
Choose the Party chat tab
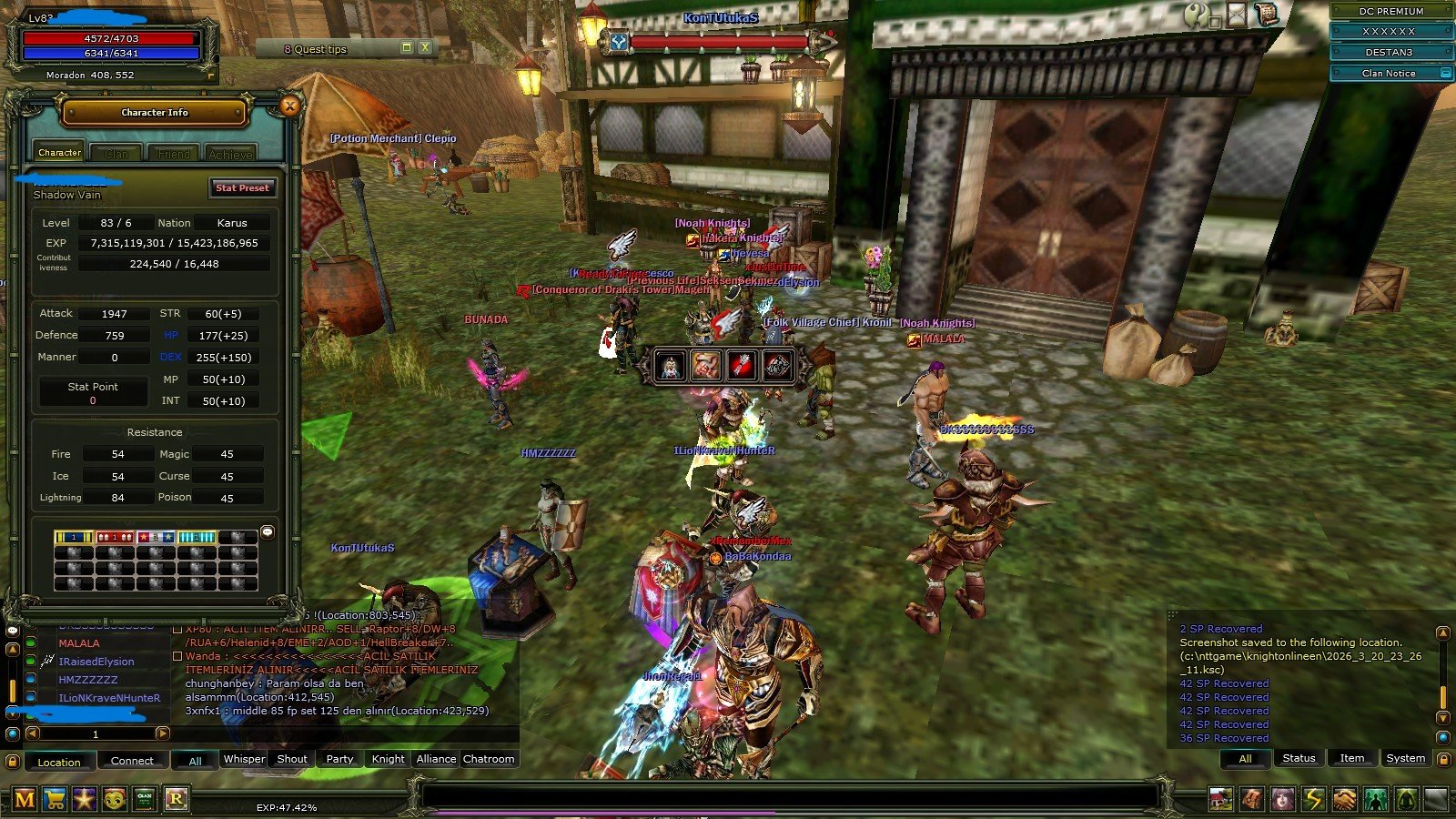(x=339, y=759)
